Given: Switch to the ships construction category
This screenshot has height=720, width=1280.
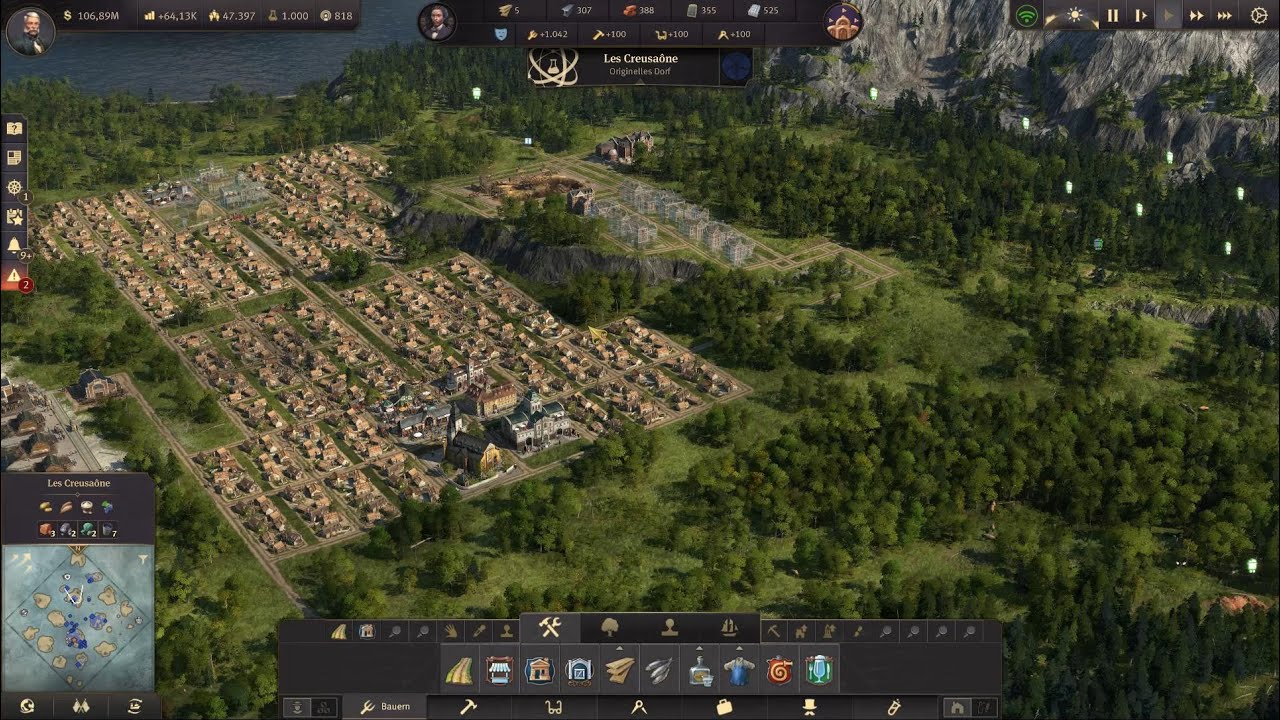Looking at the screenshot, I should coord(729,628).
